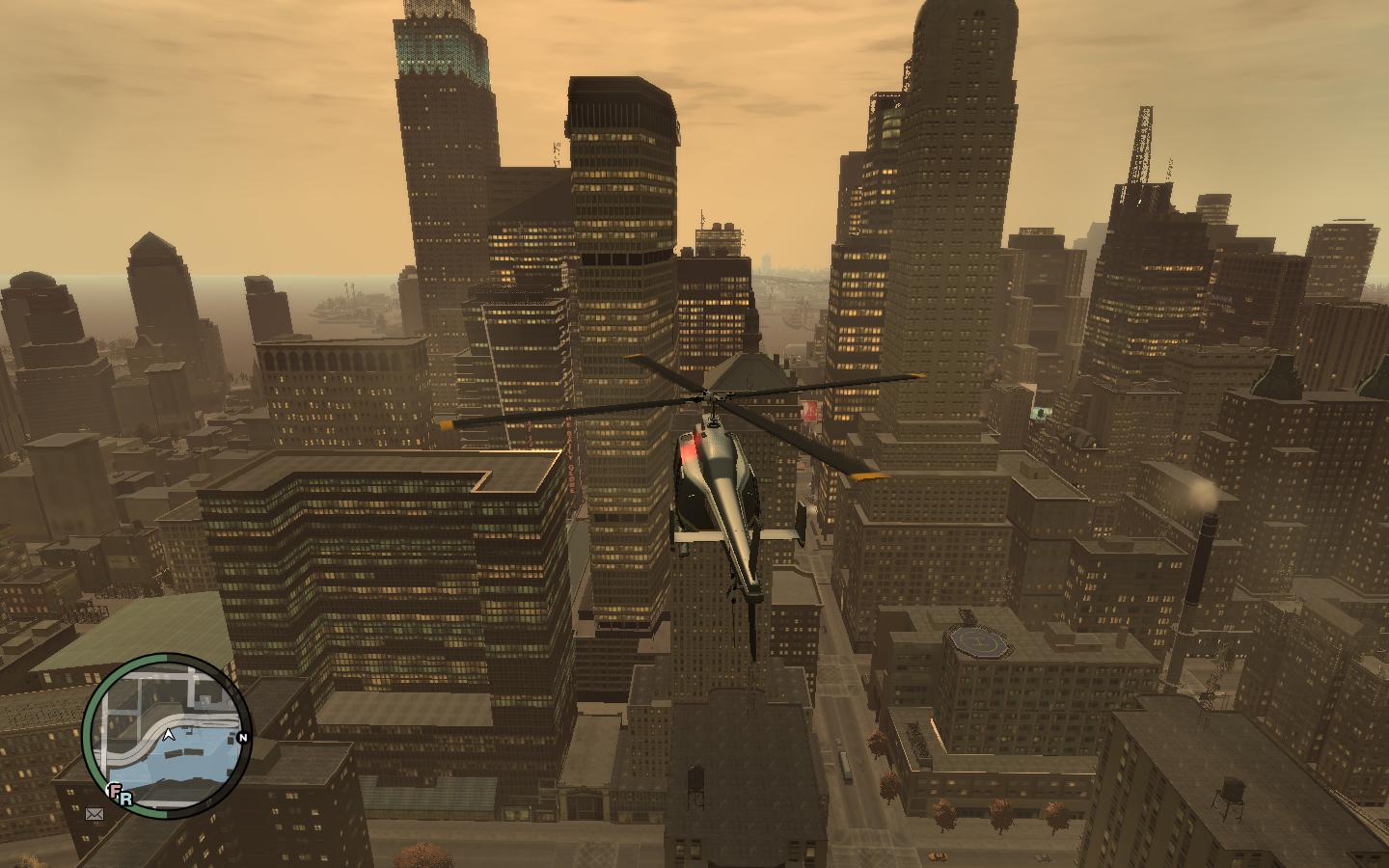Select the pink F blip on the radar

(116, 793)
